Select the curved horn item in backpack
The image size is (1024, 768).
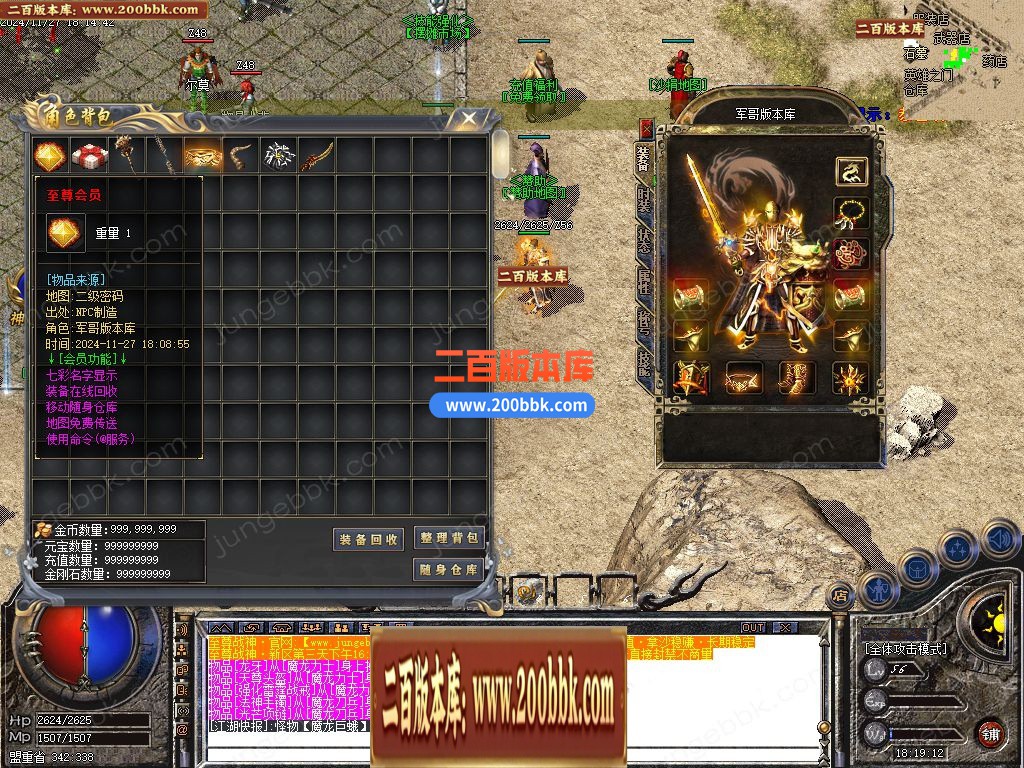240,156
